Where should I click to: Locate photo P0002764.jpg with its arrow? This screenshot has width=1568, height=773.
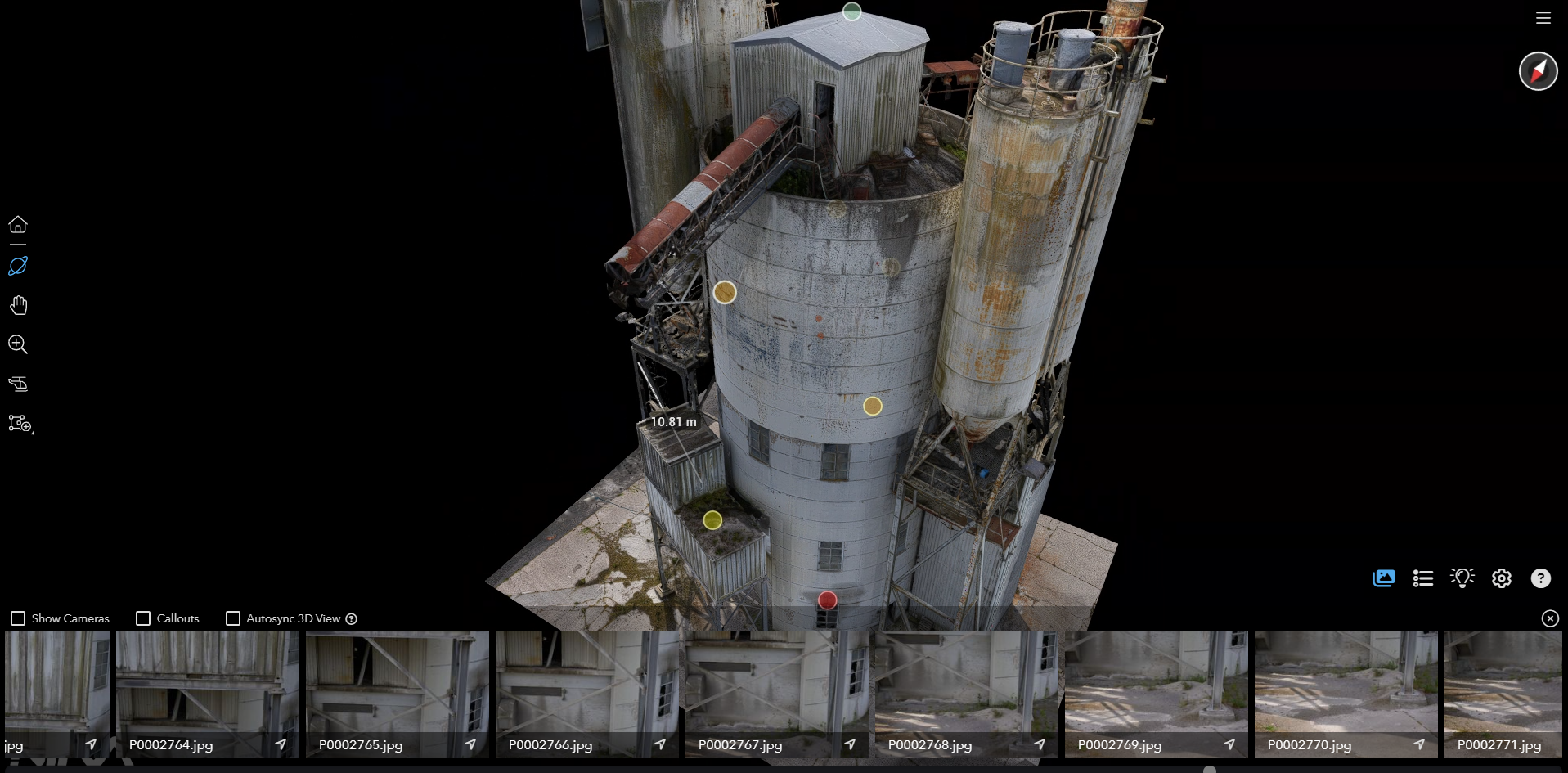pos(281,744)
